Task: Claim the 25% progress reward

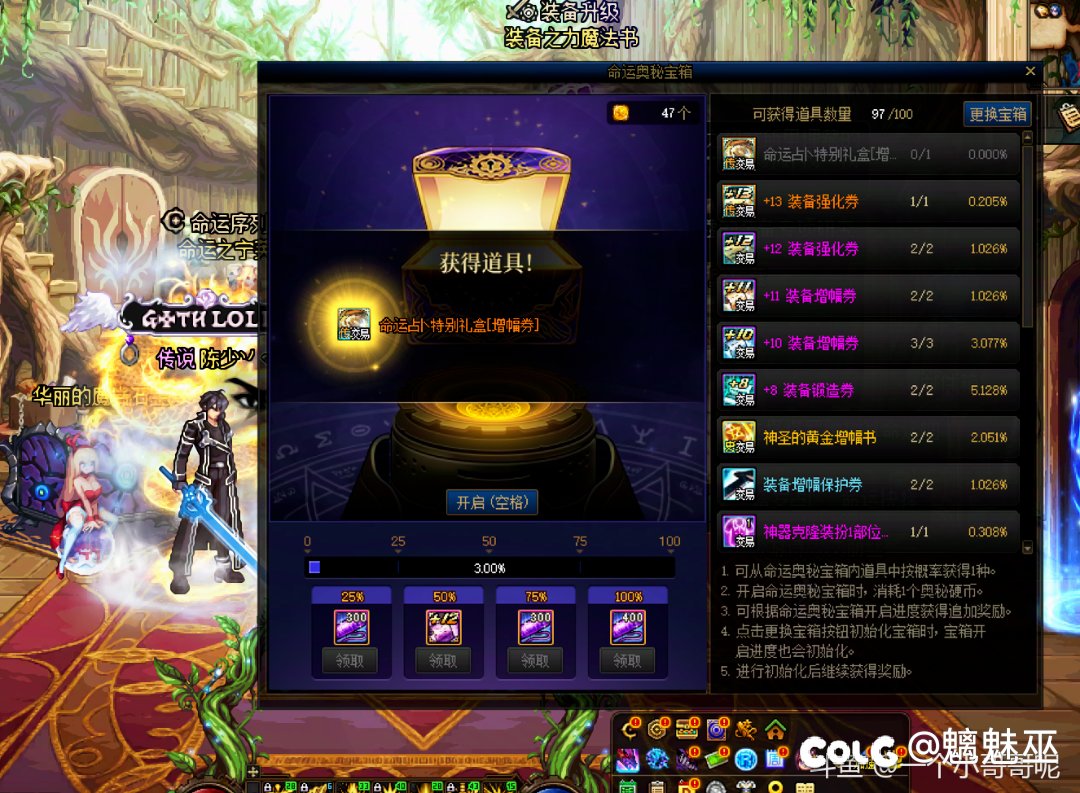Action: [x=351, y=660]
